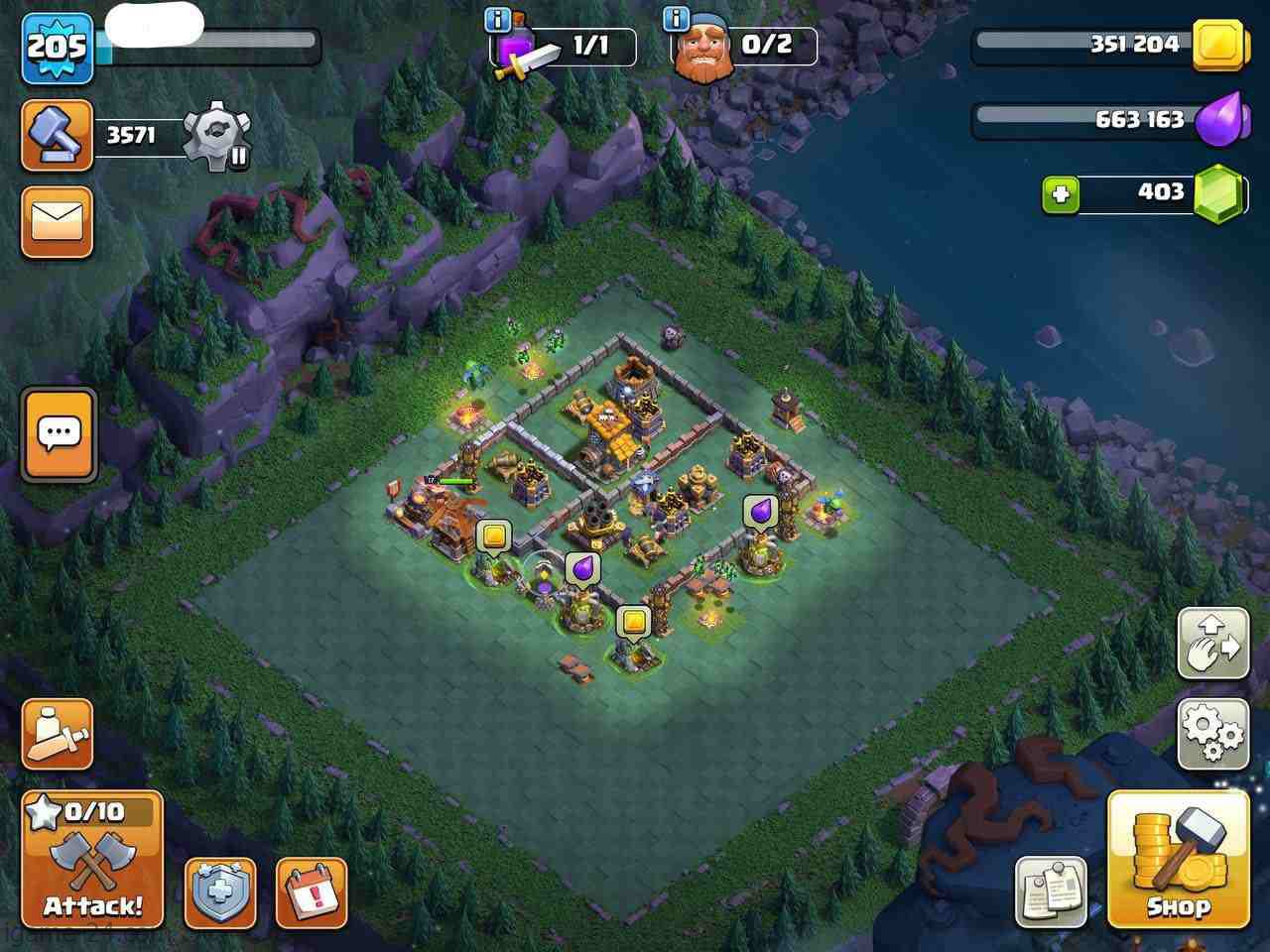Viewport: 1270px width, 952px height.
Task: Open the hammer builder base profile button
Action: 58,136
